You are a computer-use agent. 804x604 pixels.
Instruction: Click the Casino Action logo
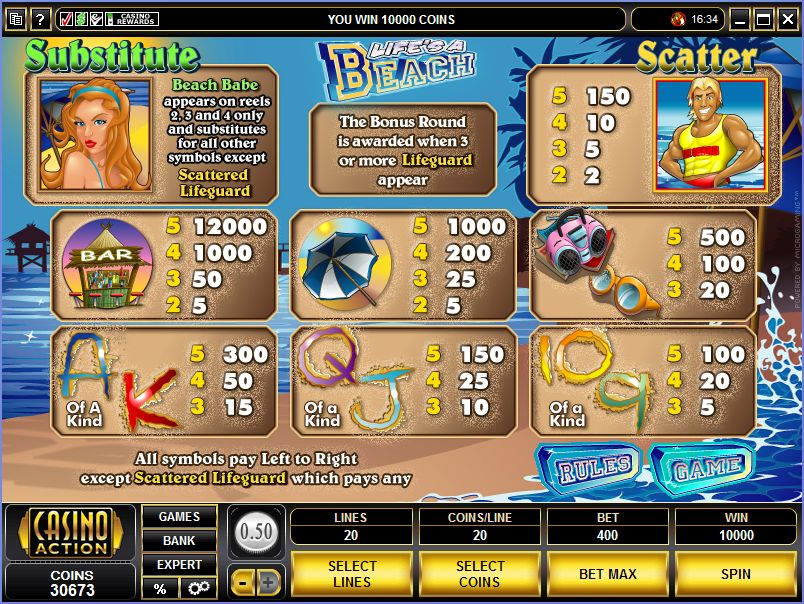click(70, 532)
